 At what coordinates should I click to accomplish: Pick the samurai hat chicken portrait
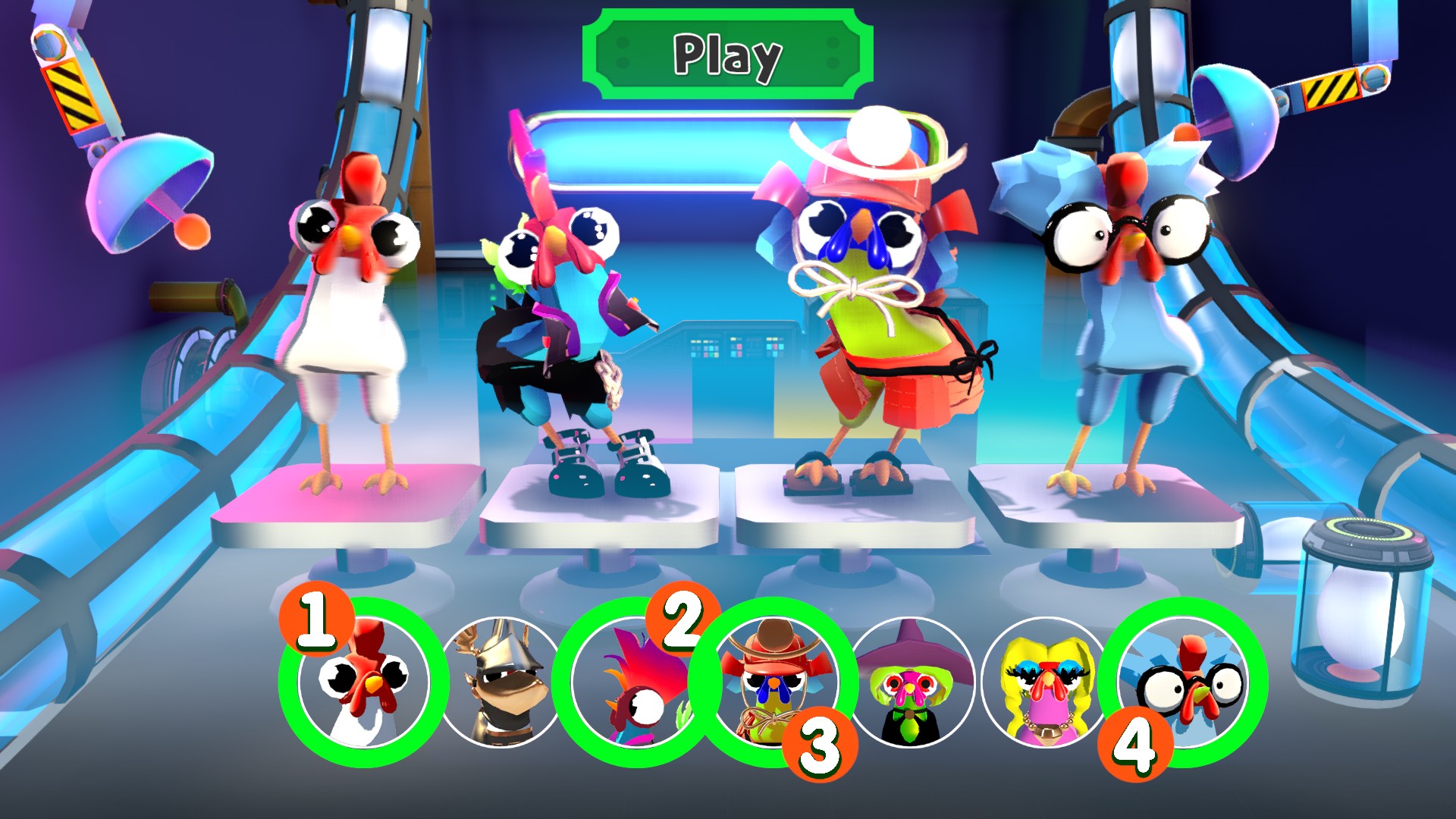[x=773, y=681]
